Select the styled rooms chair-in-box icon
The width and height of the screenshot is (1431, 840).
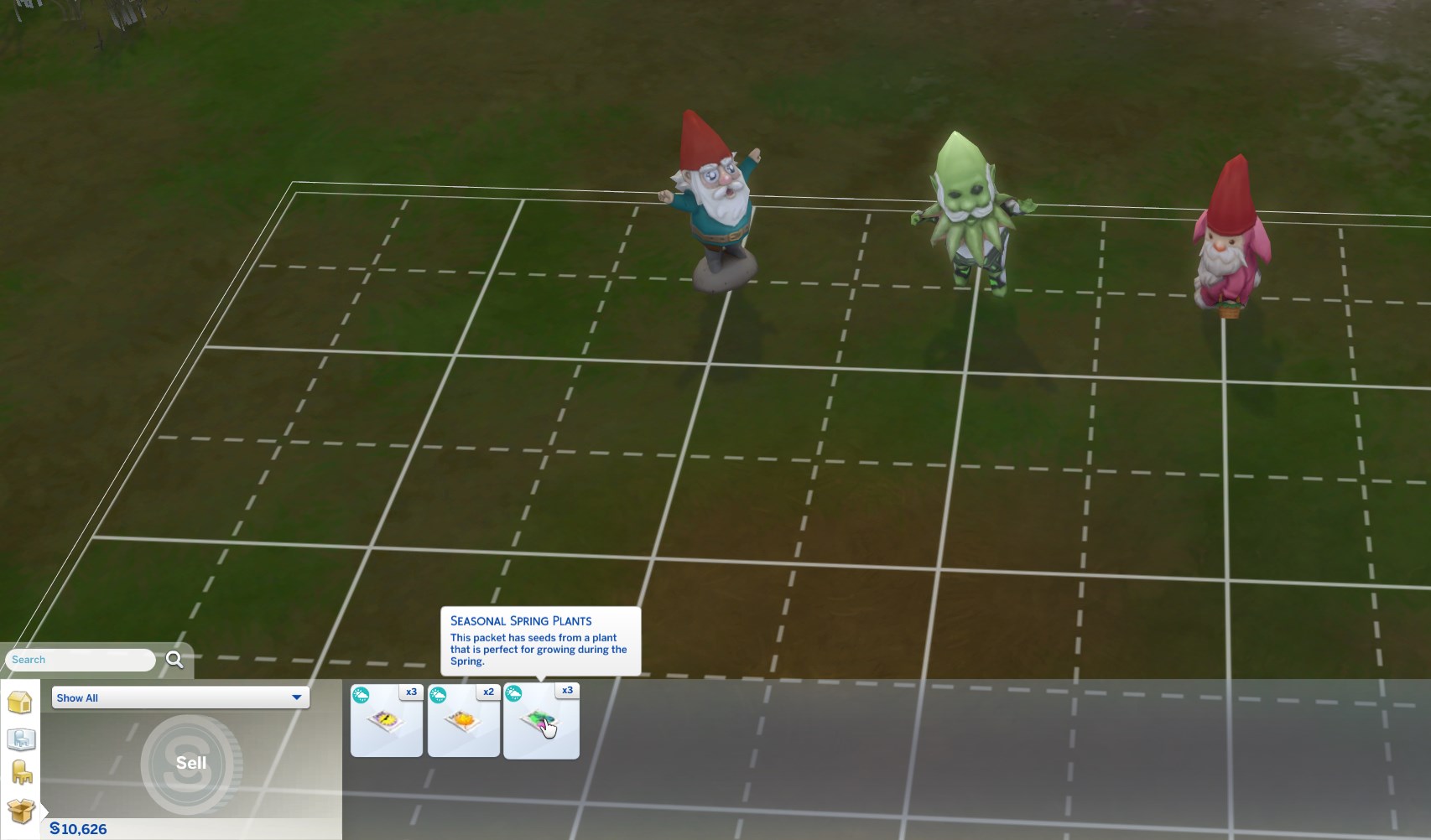[x=20, y=740]
